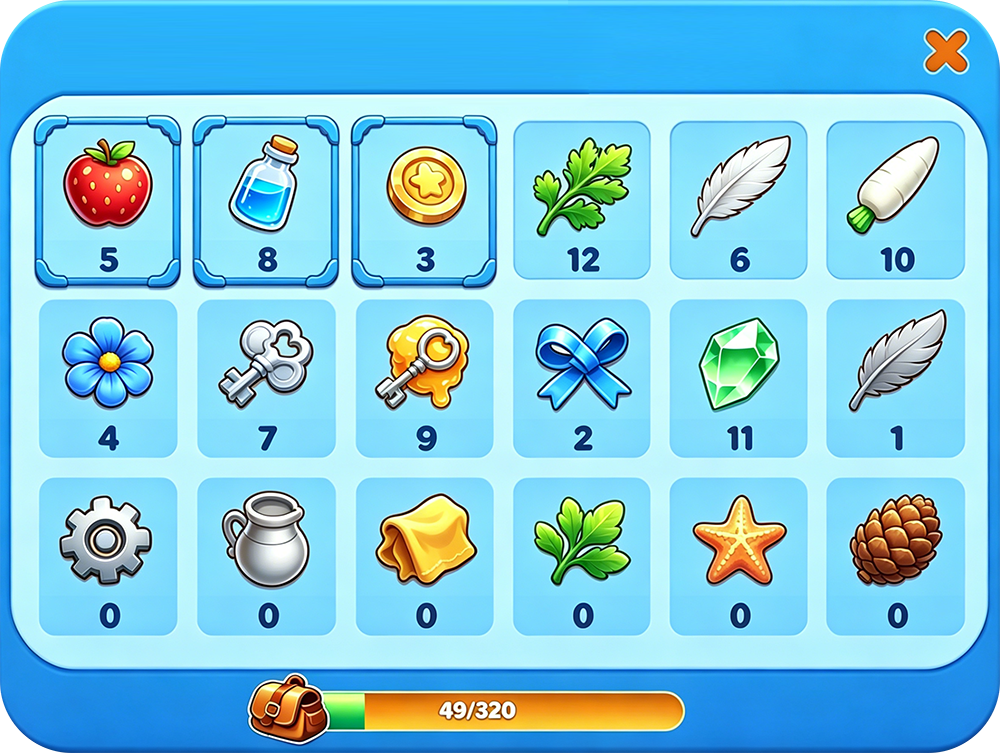Image resolution: width=1000 pixels, height=753 pixels.
Task: Select the green herb with count 12
Action: pos(582,200)
